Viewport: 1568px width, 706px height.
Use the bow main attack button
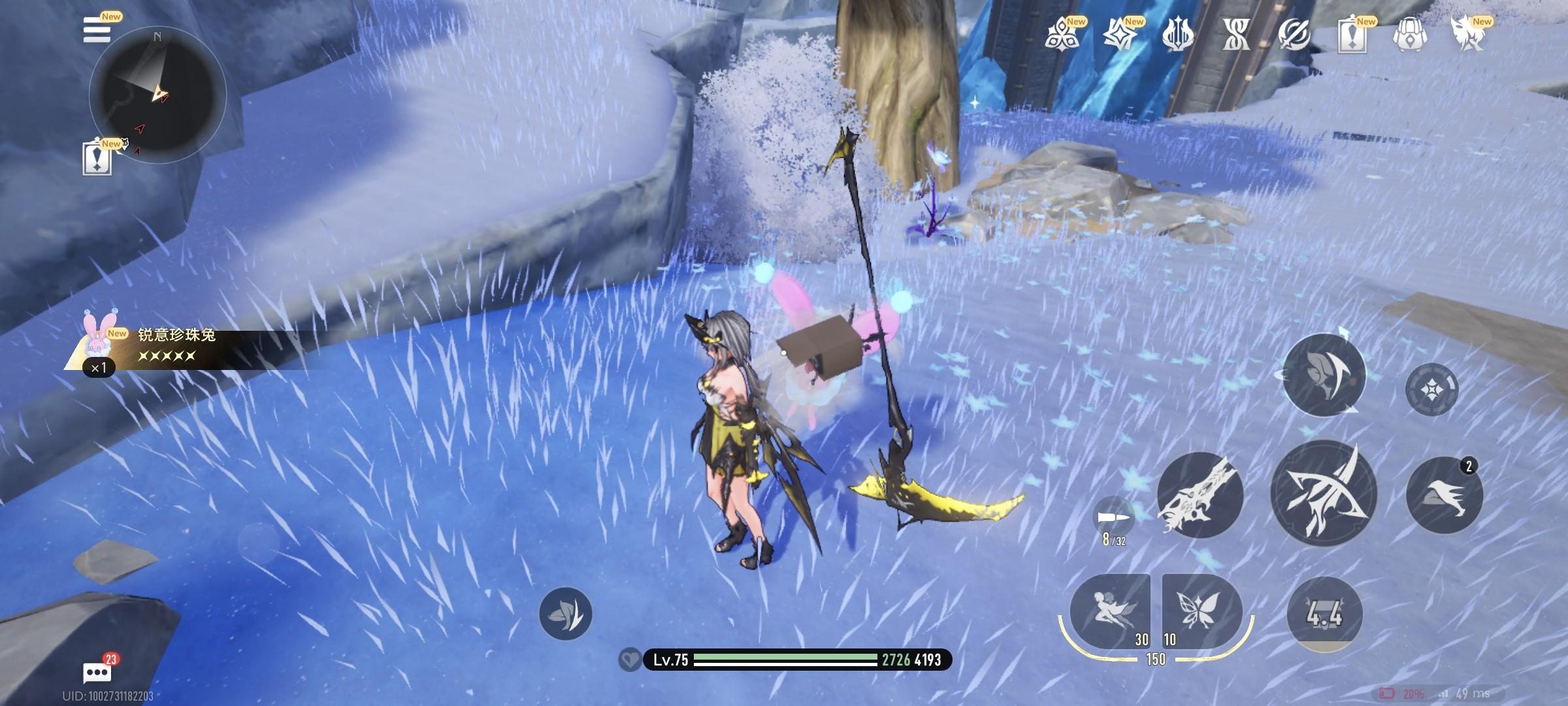(x=1324, y=494)
